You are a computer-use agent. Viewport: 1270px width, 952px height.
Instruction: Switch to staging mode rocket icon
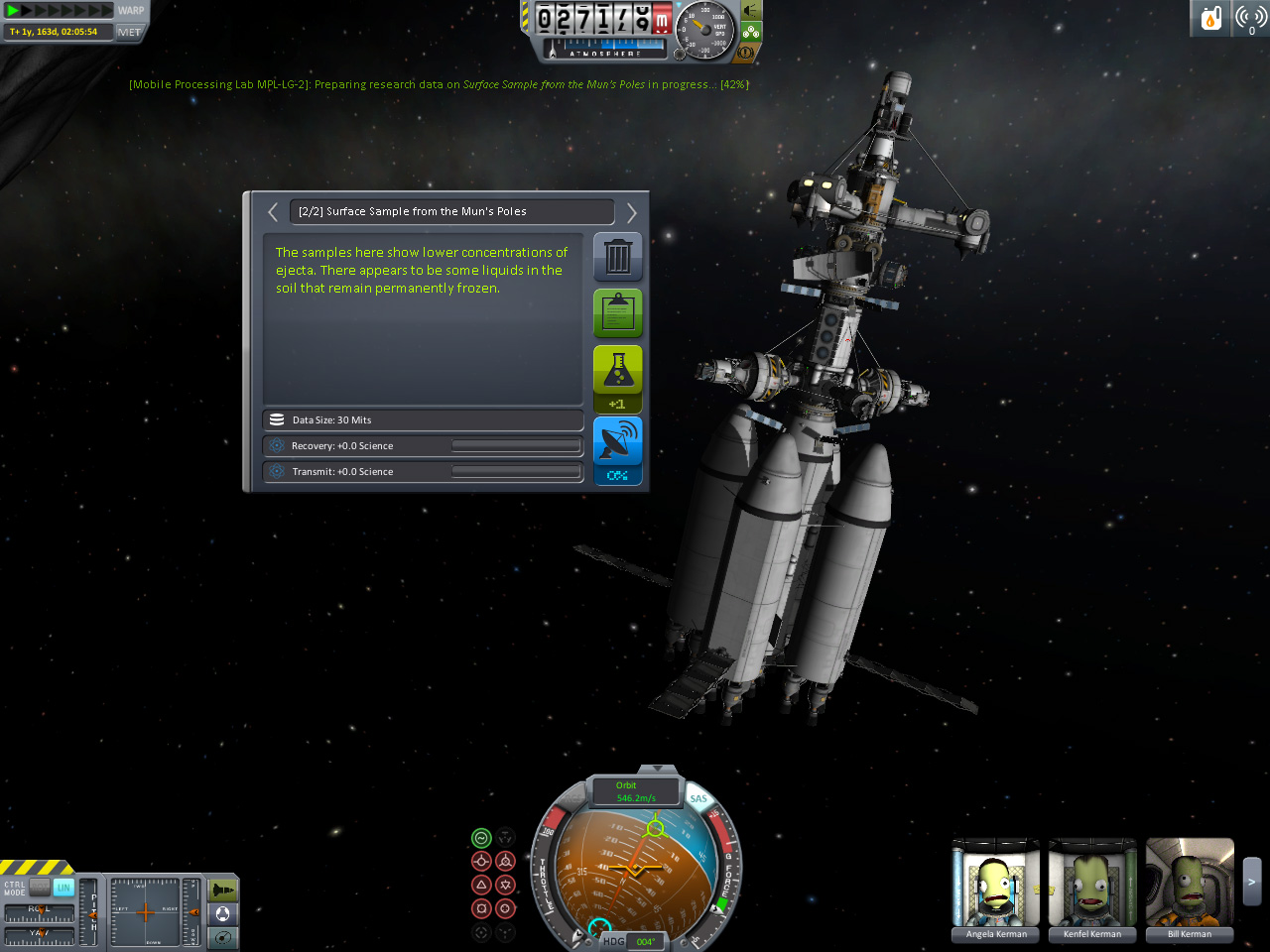[x=223, y=890]
